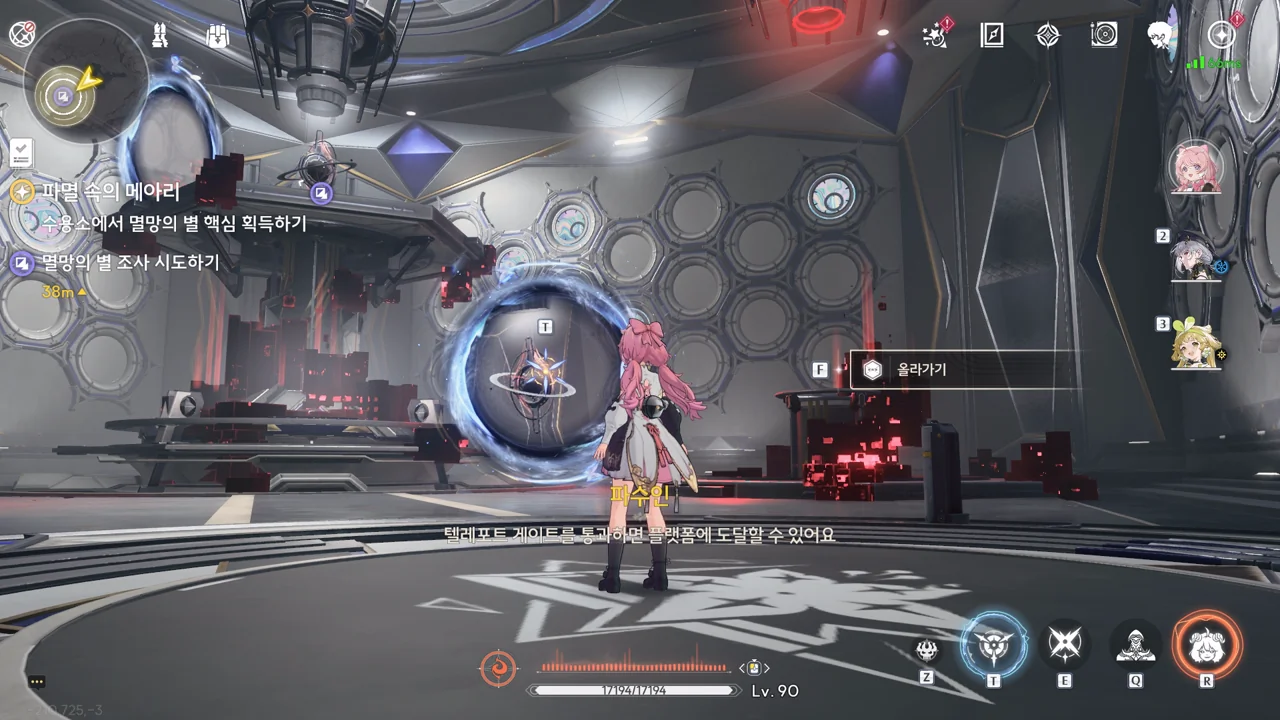Switch to the second party member portrait
The width and height of the screenshot is (1280, 720).
[x=1195, y=259]
